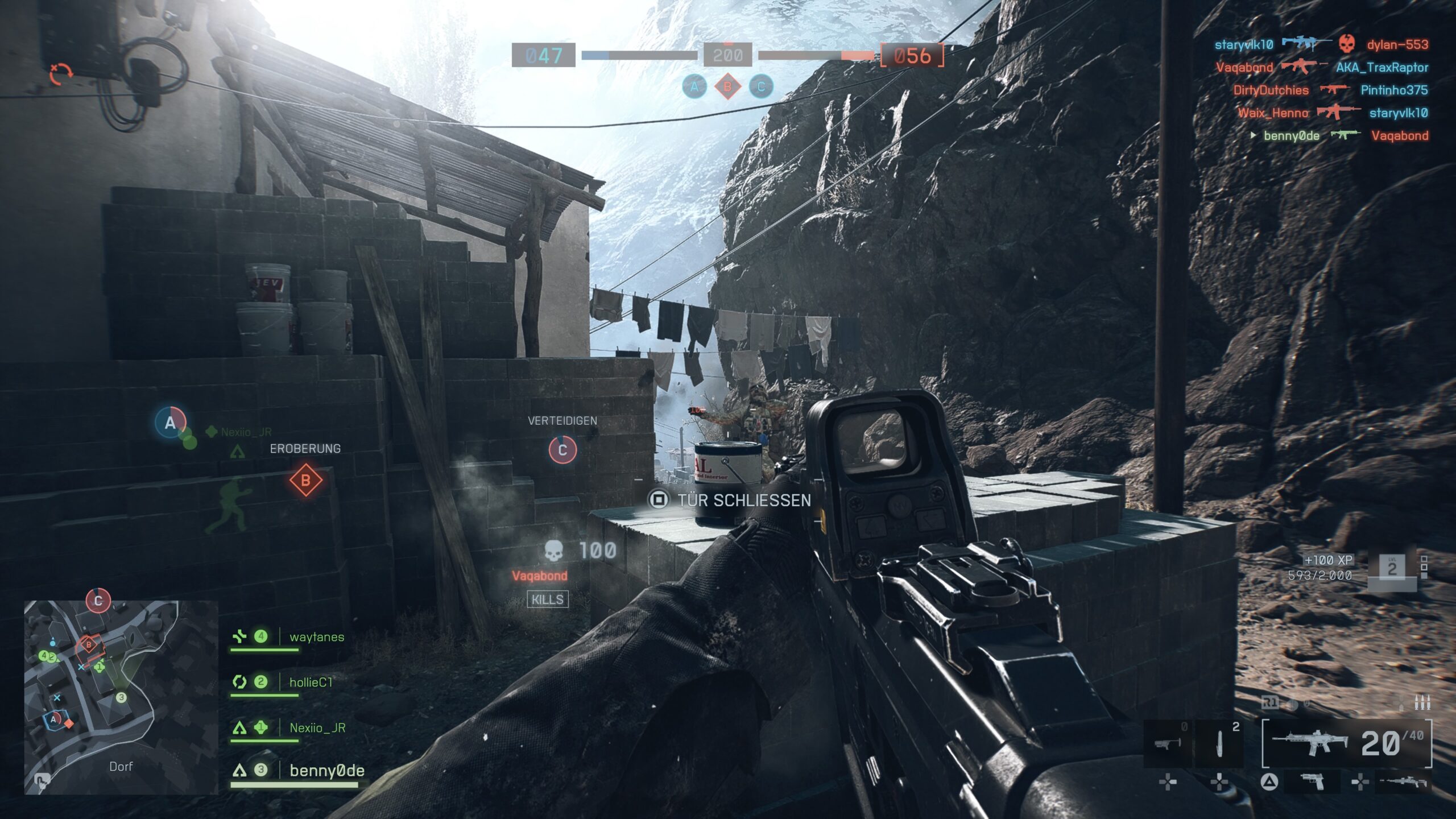Click the VERTEIDIGEN C objective marker
1456x819 pixels.
562,450
